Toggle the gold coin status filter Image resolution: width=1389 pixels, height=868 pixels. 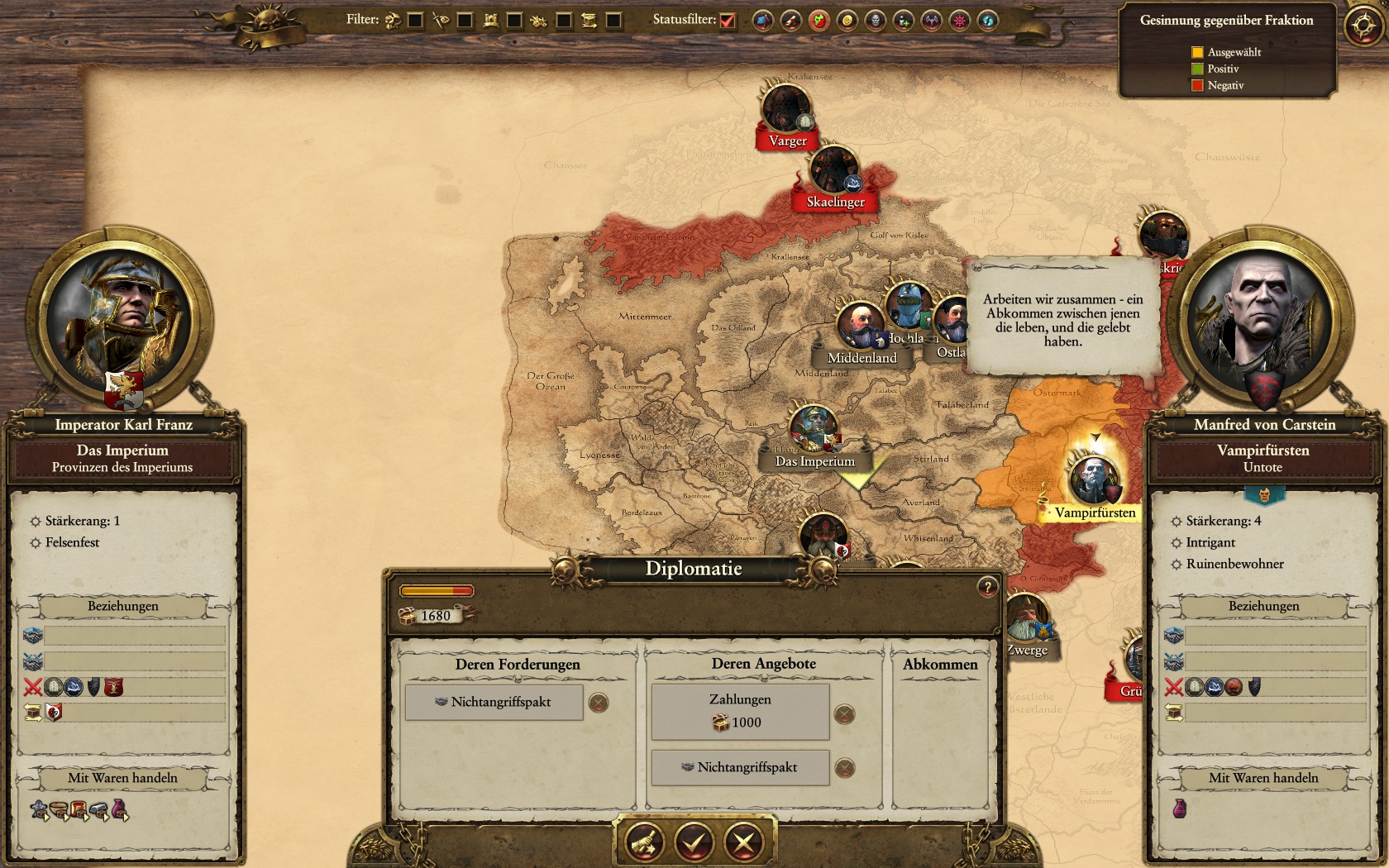pyautogui.click(x=847, y=21)
